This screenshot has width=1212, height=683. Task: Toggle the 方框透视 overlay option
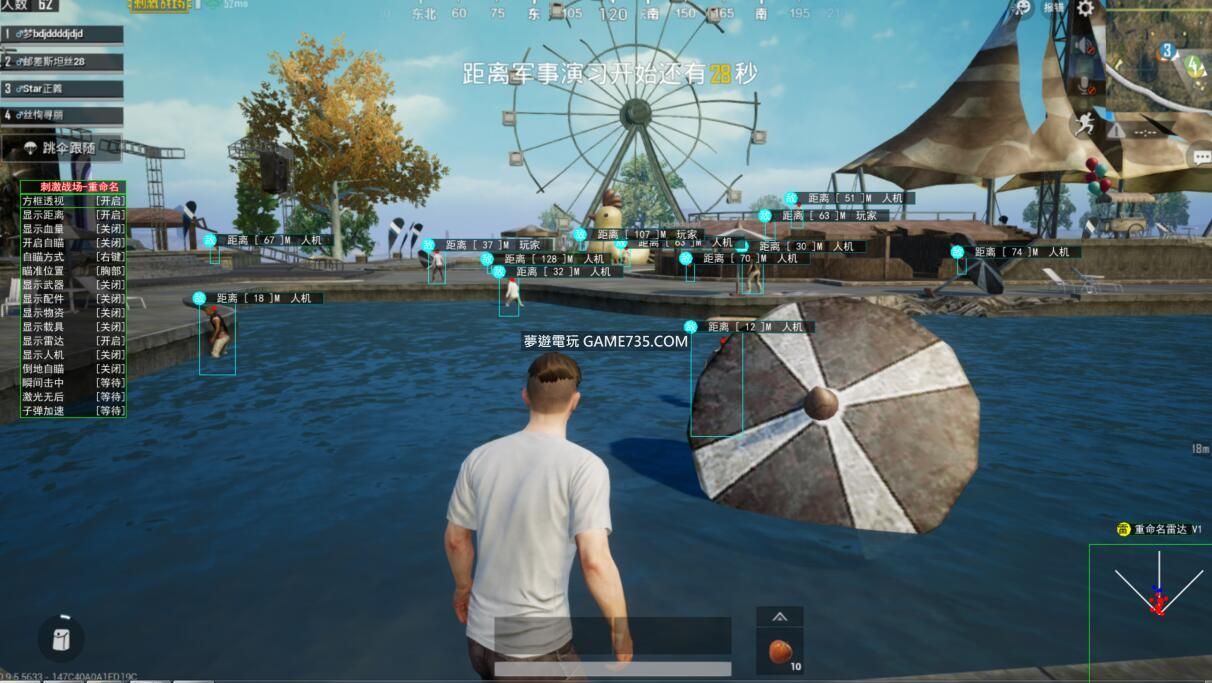73,201
